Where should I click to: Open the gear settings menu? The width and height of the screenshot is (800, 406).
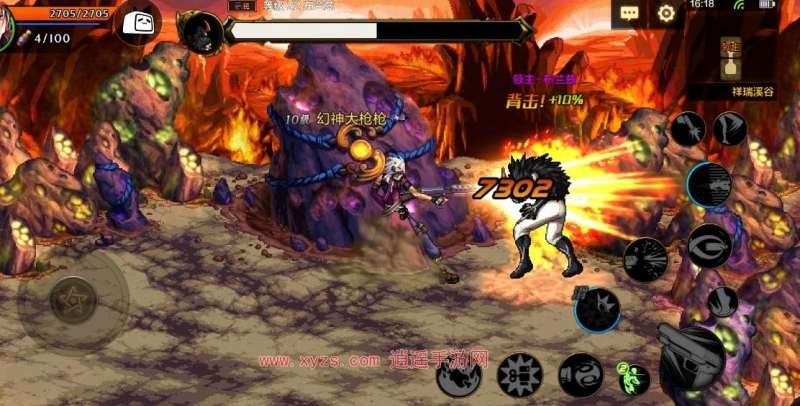tap(666, 13)
